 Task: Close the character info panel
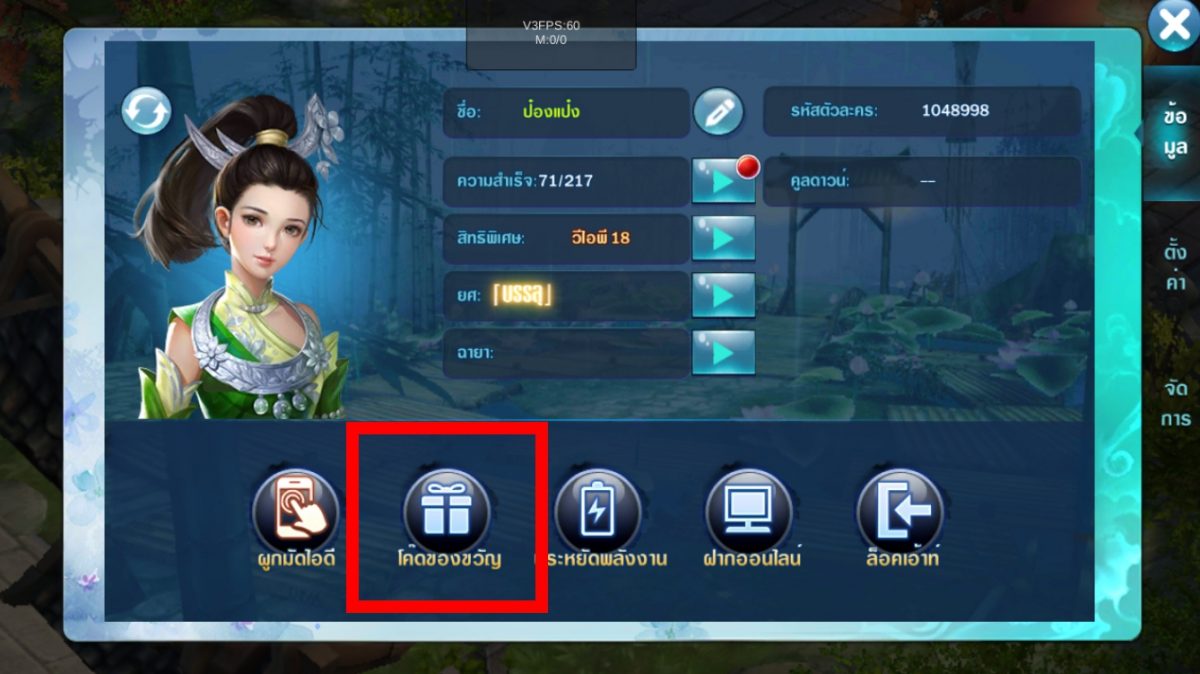[x=1174, y=25]
